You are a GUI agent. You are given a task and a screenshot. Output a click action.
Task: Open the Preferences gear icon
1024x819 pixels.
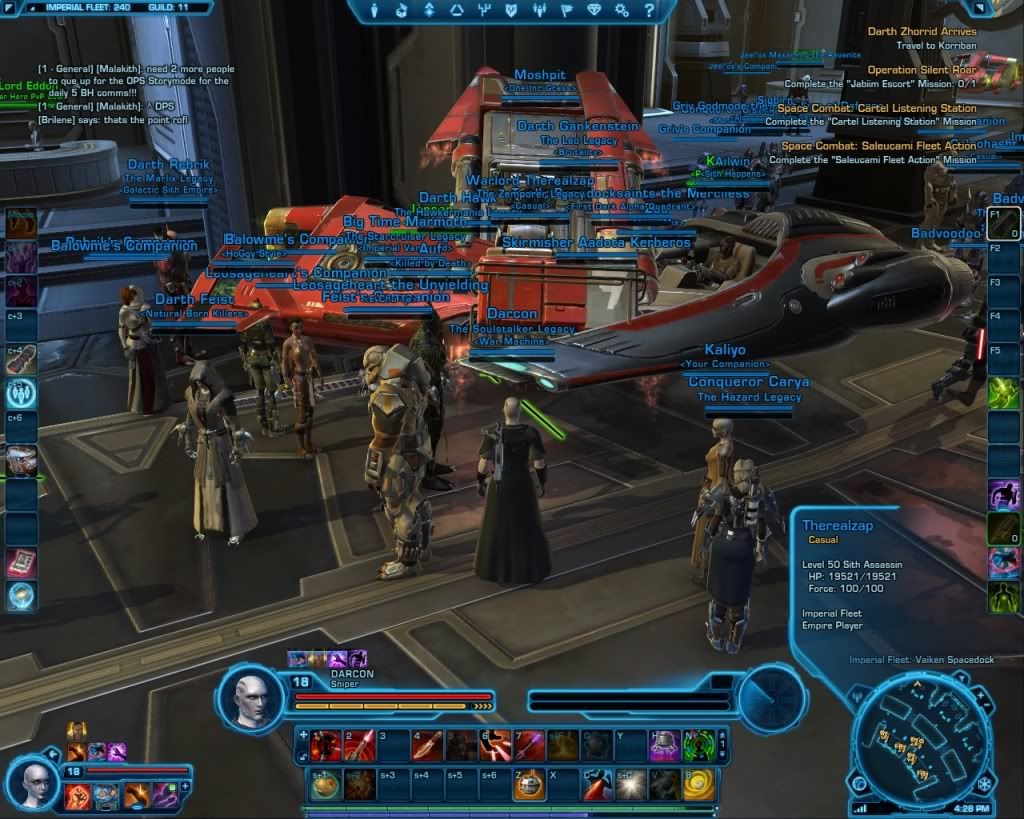(622, 11)
